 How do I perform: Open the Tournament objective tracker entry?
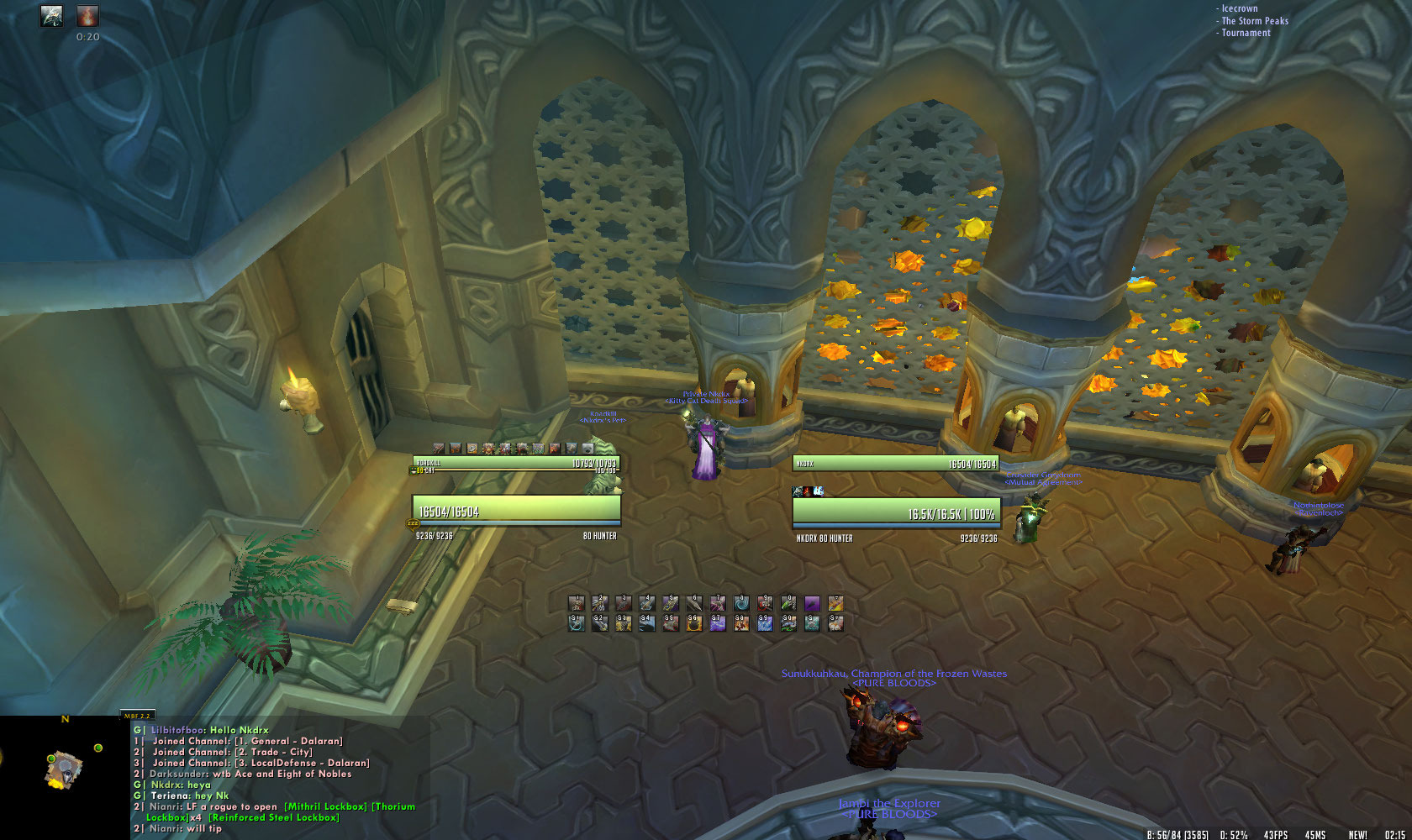pyautogui.click(x=1246, y=33)
